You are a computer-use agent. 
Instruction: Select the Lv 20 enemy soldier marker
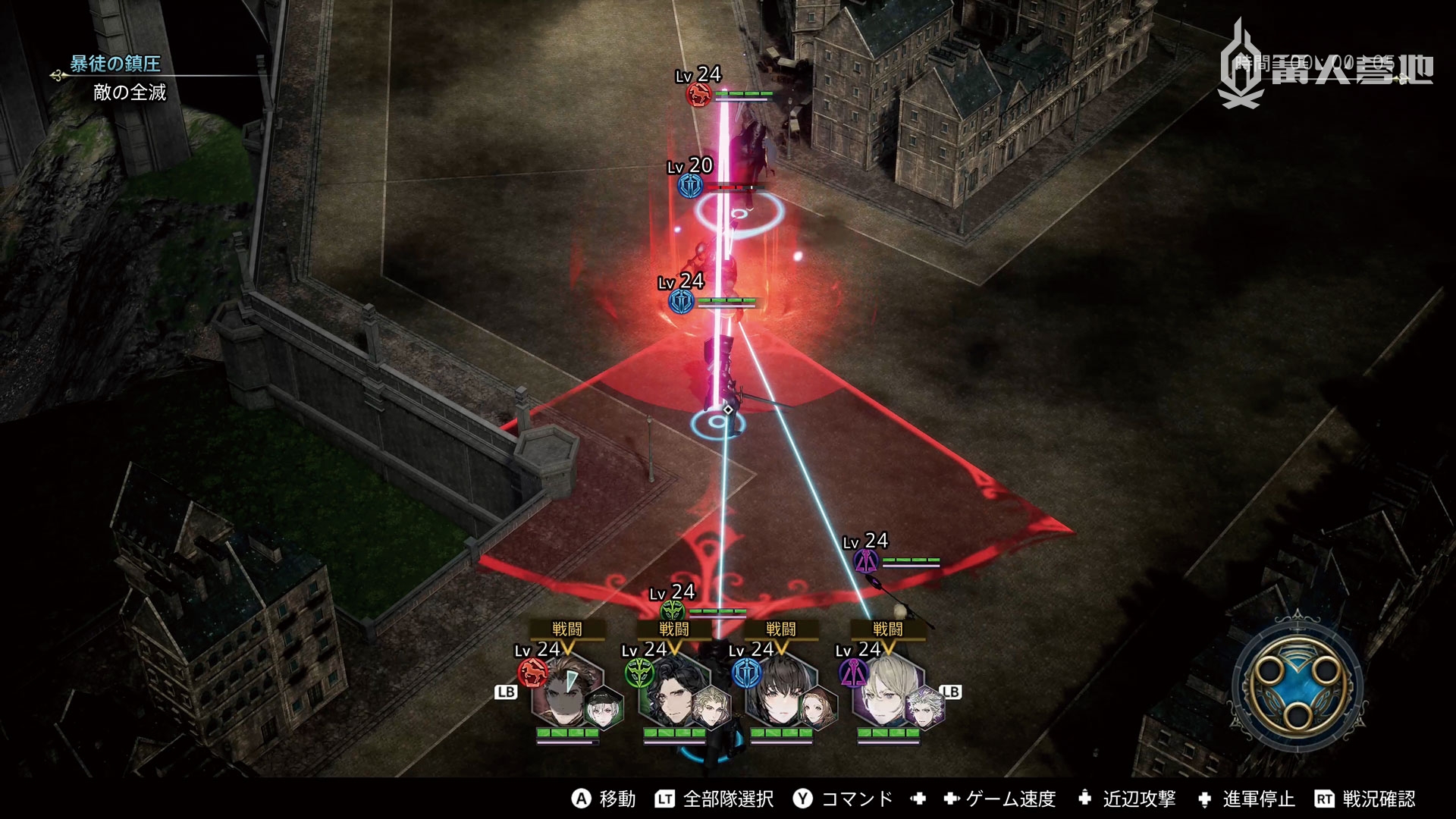691,184
